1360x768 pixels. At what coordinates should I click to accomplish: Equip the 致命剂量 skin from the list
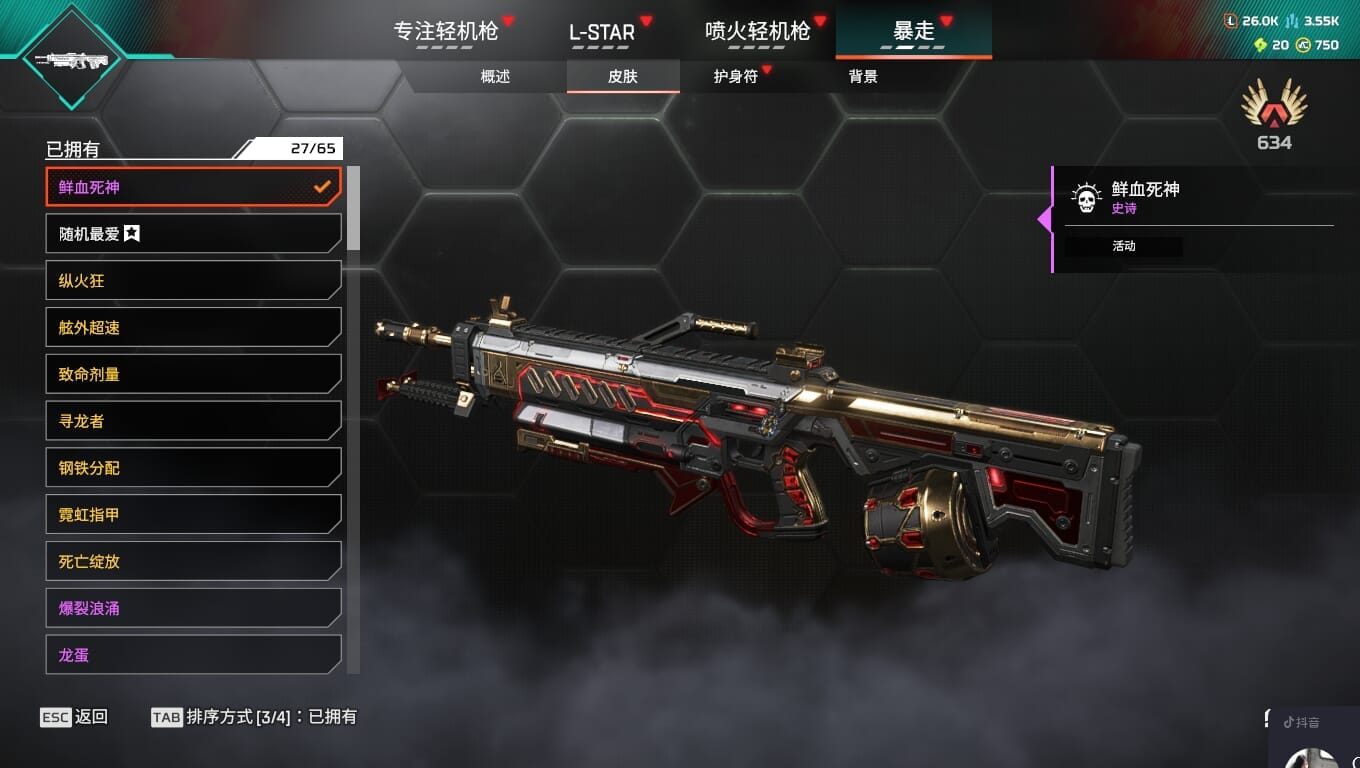(x=193, y=374)
